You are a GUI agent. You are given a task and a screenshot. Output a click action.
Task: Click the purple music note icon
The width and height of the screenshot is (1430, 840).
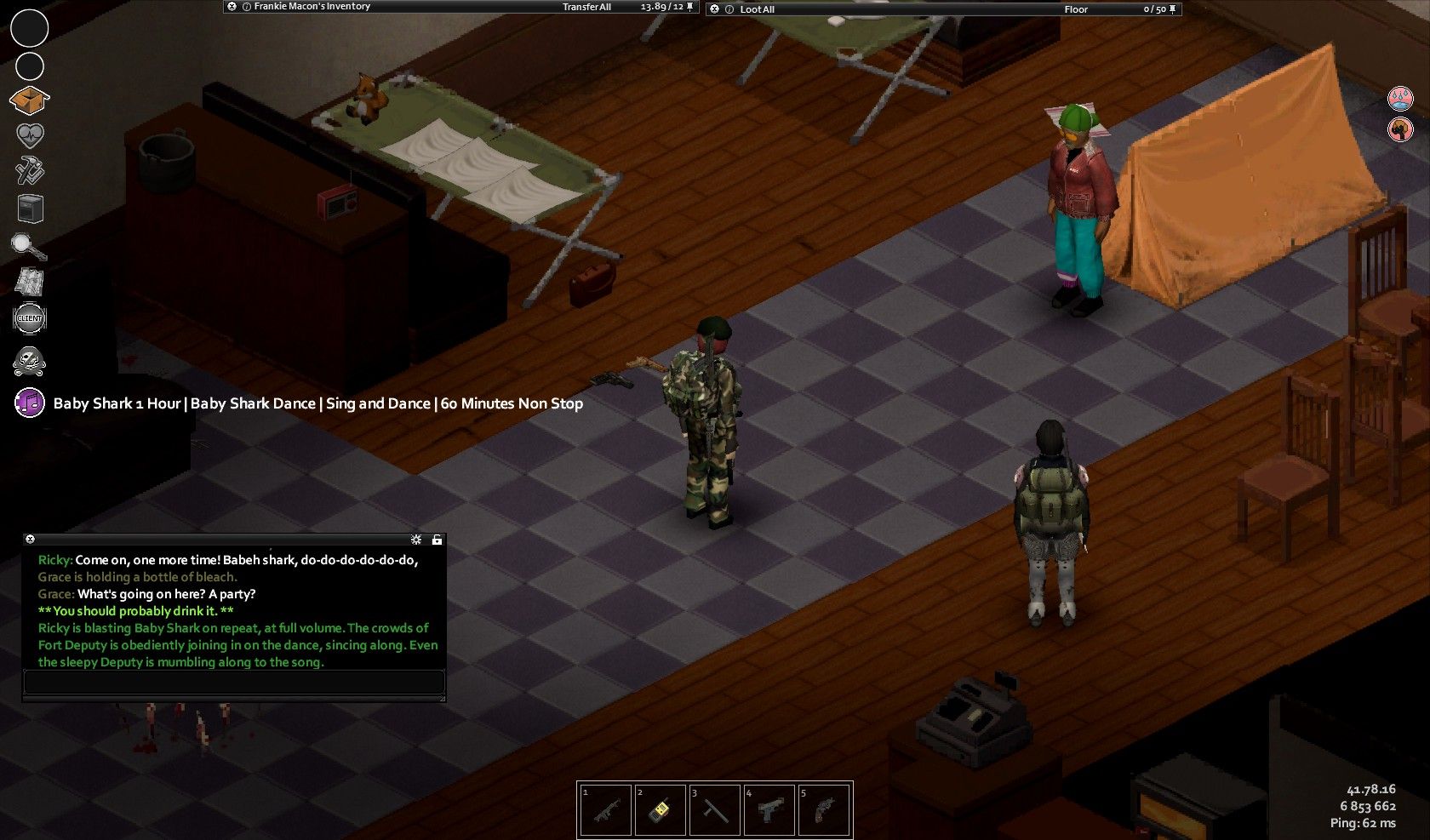click(x=30, y=403)
